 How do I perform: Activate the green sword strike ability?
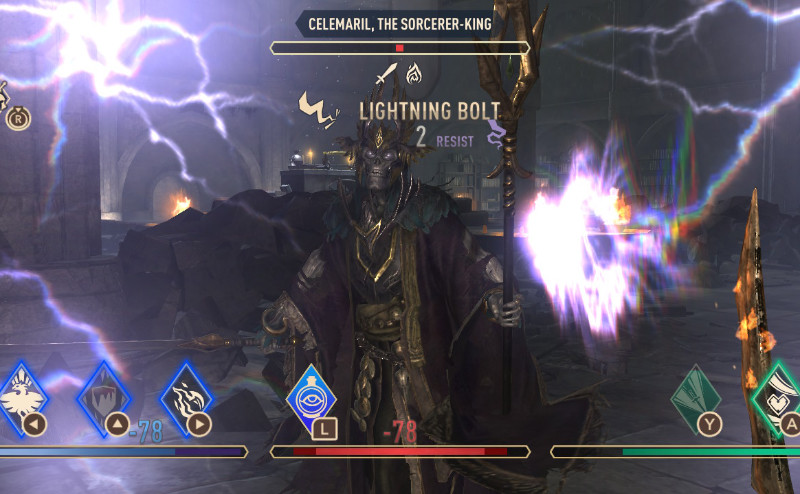(x=696, y=398)
